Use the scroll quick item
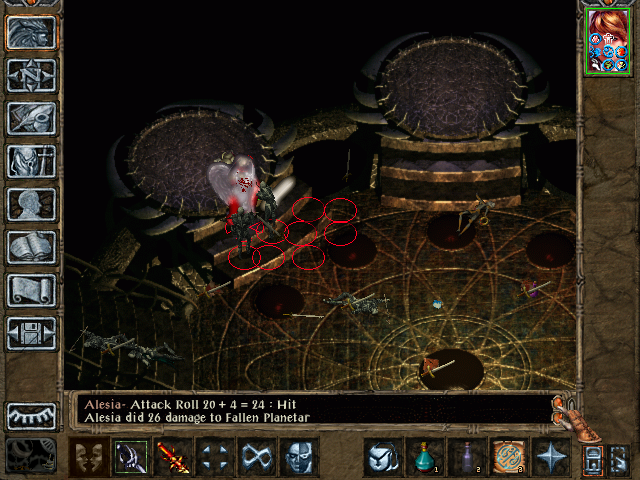This screenshot has width=640, height=480. click(x=508, y=457)
